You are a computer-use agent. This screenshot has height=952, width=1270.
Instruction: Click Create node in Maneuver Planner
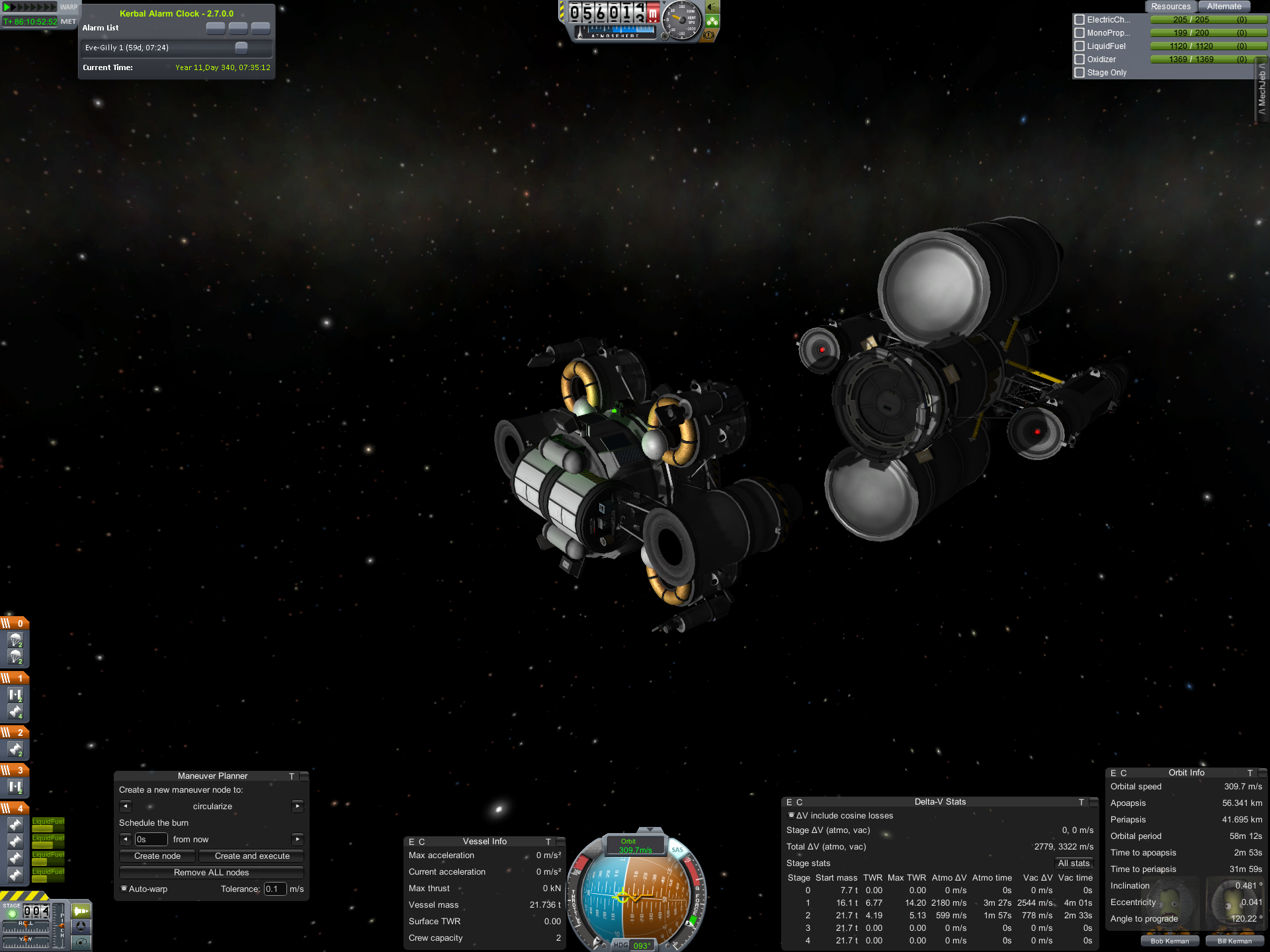(157, 856)
